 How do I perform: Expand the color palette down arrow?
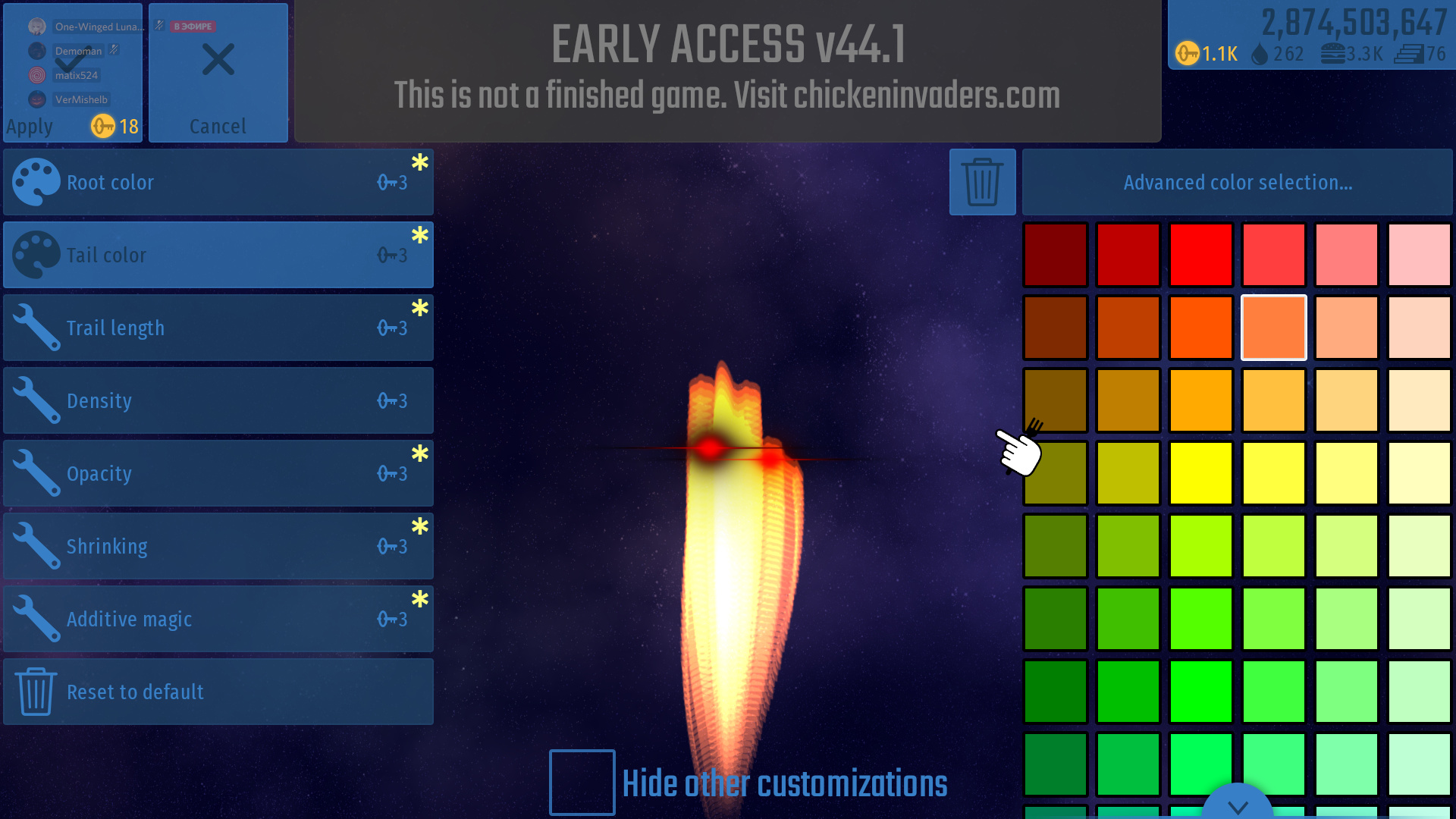click(1238, 805)
